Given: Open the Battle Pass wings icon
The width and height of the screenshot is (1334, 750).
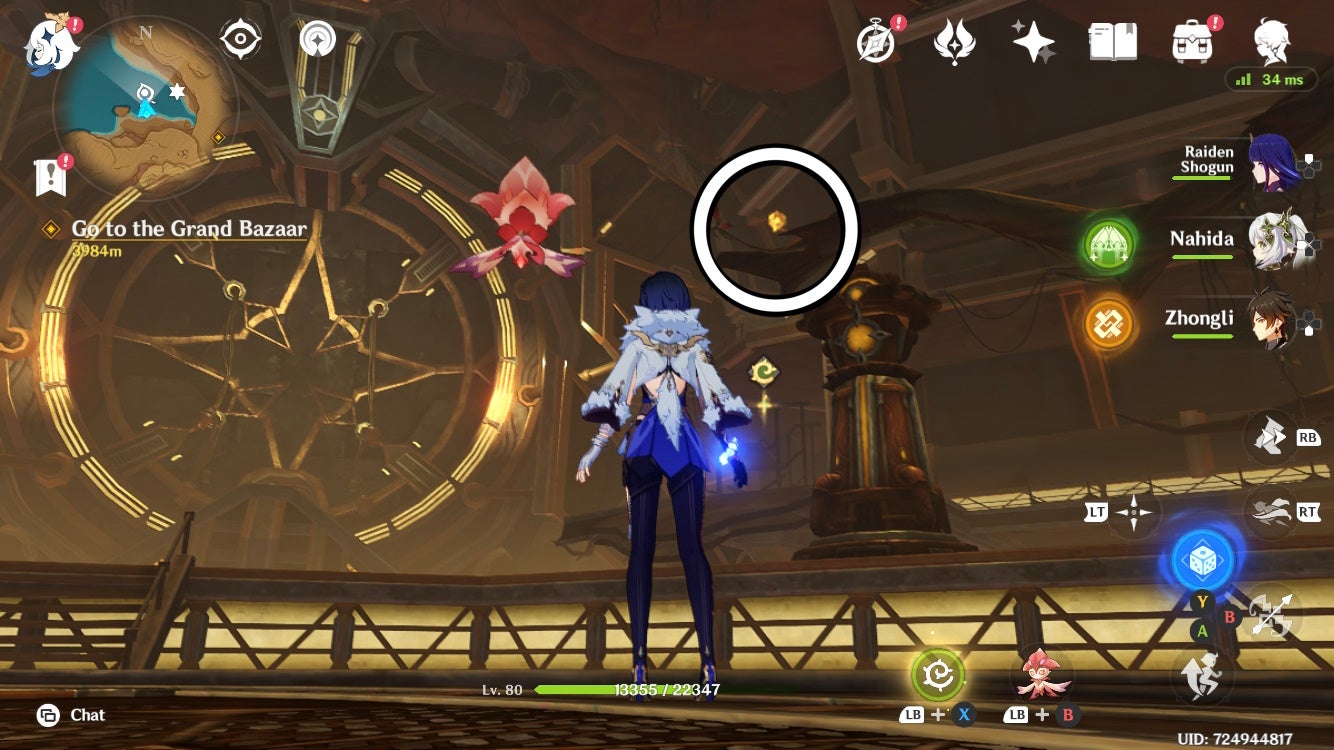Looking at the screenshot, I should [x=957, y=42].
